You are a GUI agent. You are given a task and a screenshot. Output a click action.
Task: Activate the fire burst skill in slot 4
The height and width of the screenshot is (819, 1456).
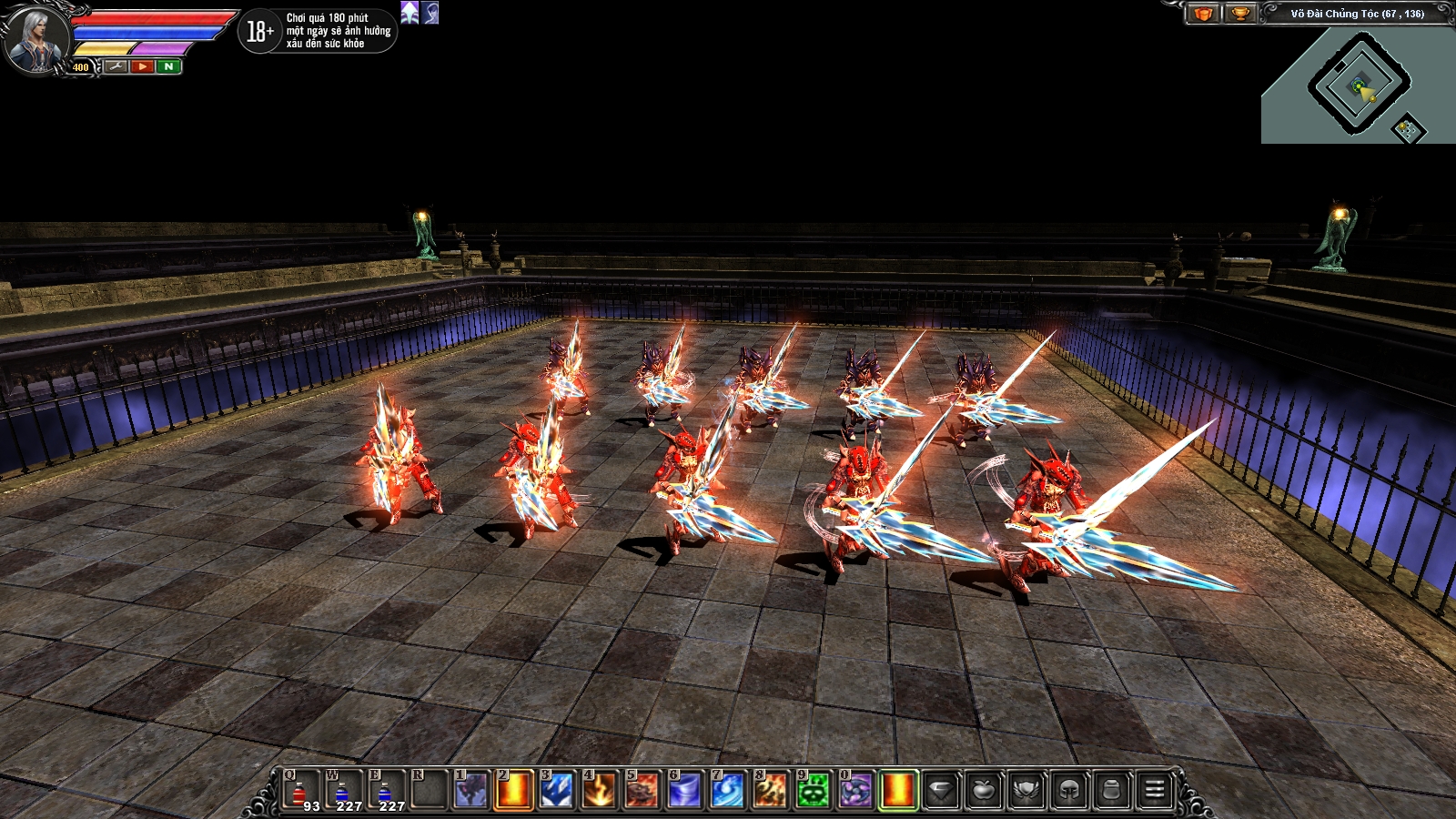point(599,791)
